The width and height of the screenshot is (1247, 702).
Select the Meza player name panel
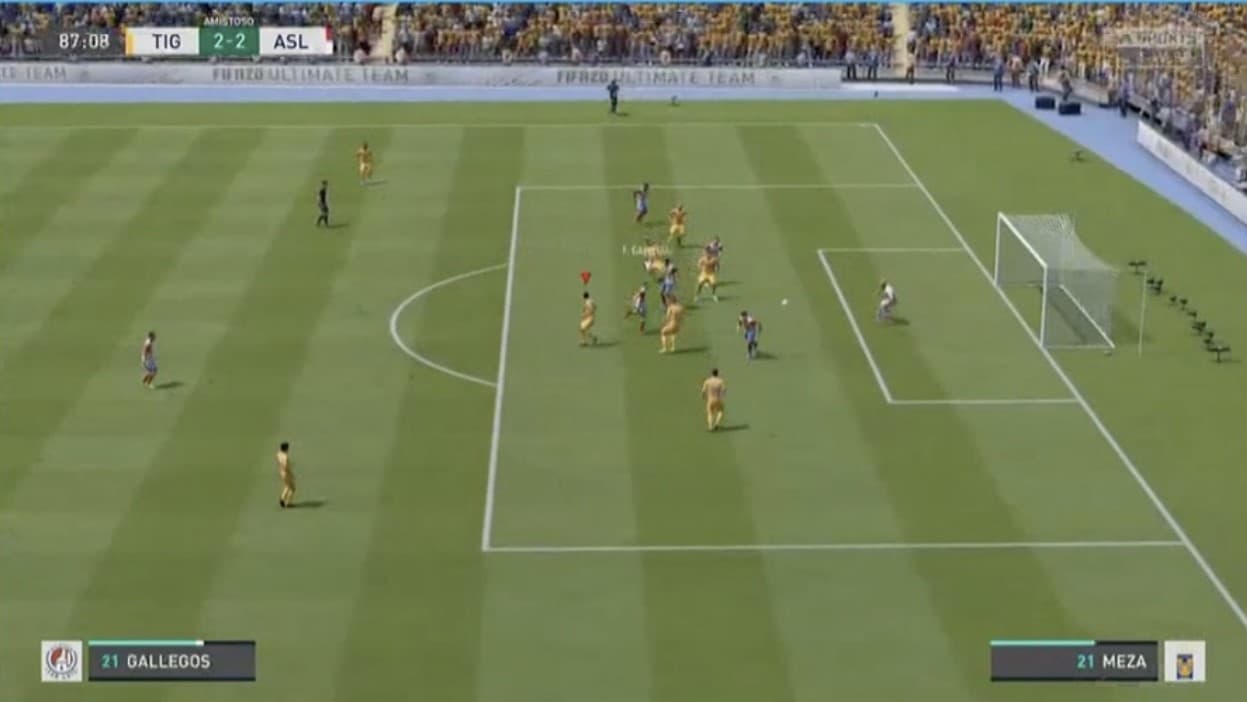(1074, 661)
